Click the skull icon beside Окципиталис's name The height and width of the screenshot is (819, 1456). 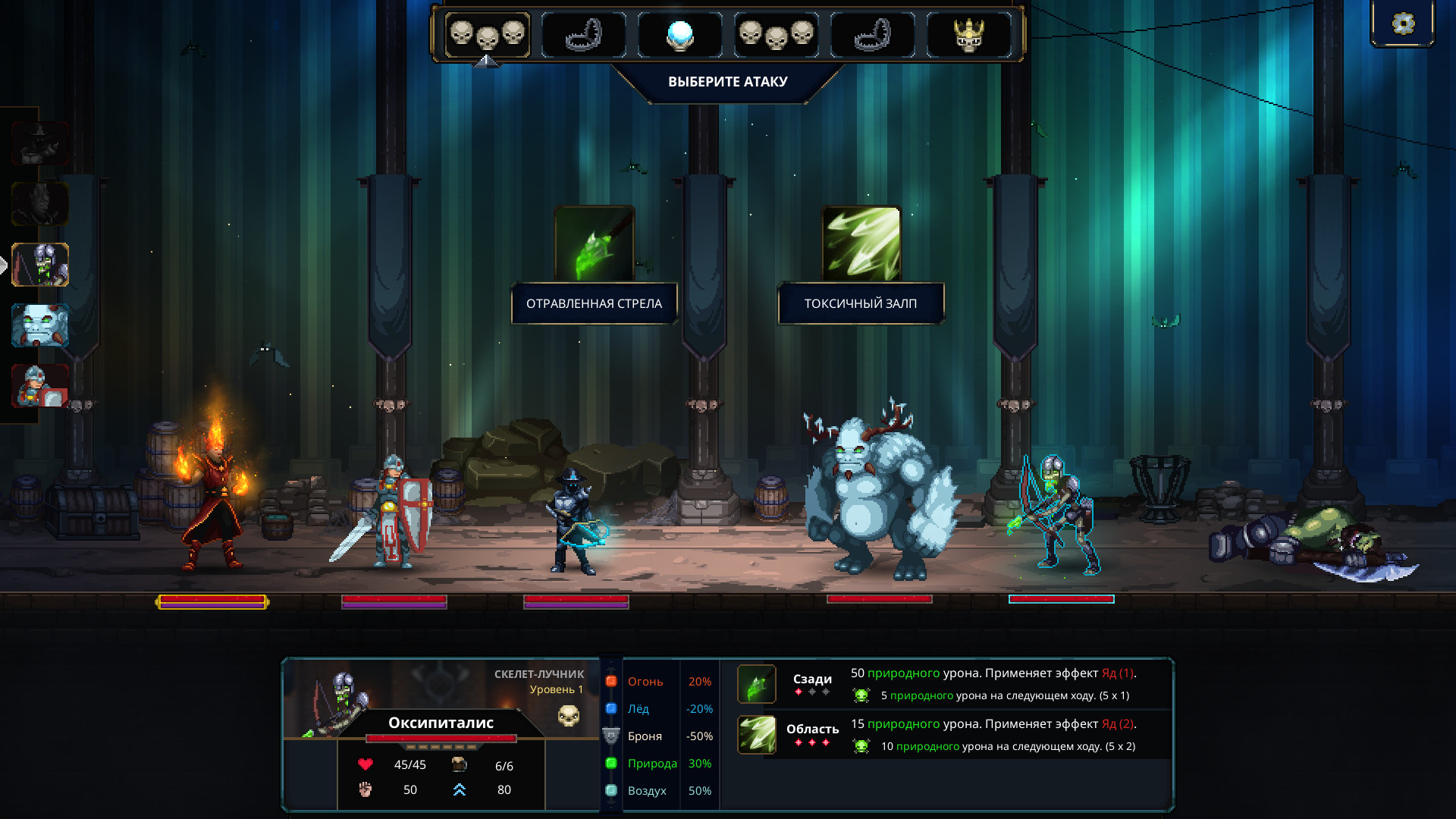coord(569,715)
